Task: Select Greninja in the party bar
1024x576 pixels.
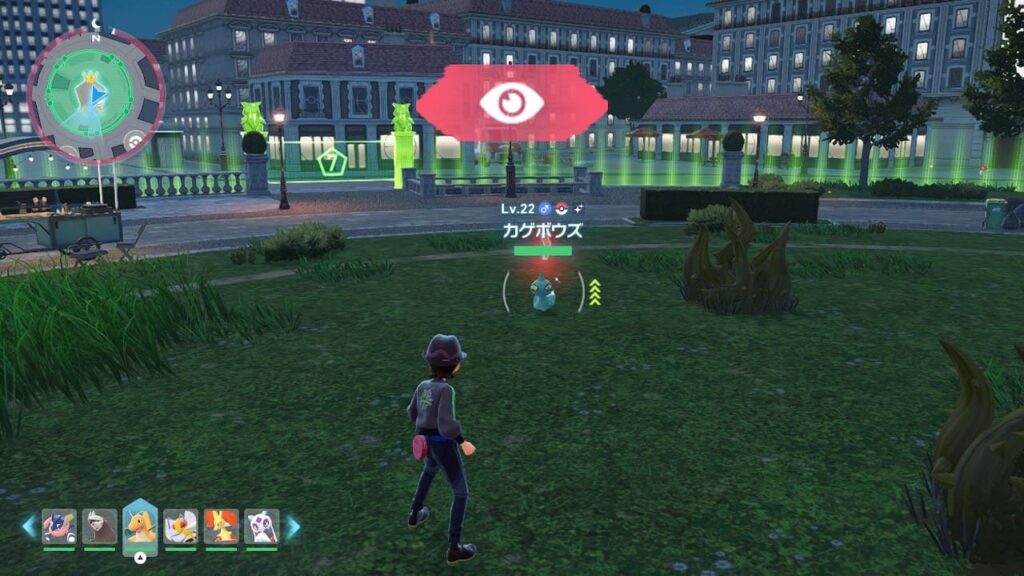Action: (59, 526)
